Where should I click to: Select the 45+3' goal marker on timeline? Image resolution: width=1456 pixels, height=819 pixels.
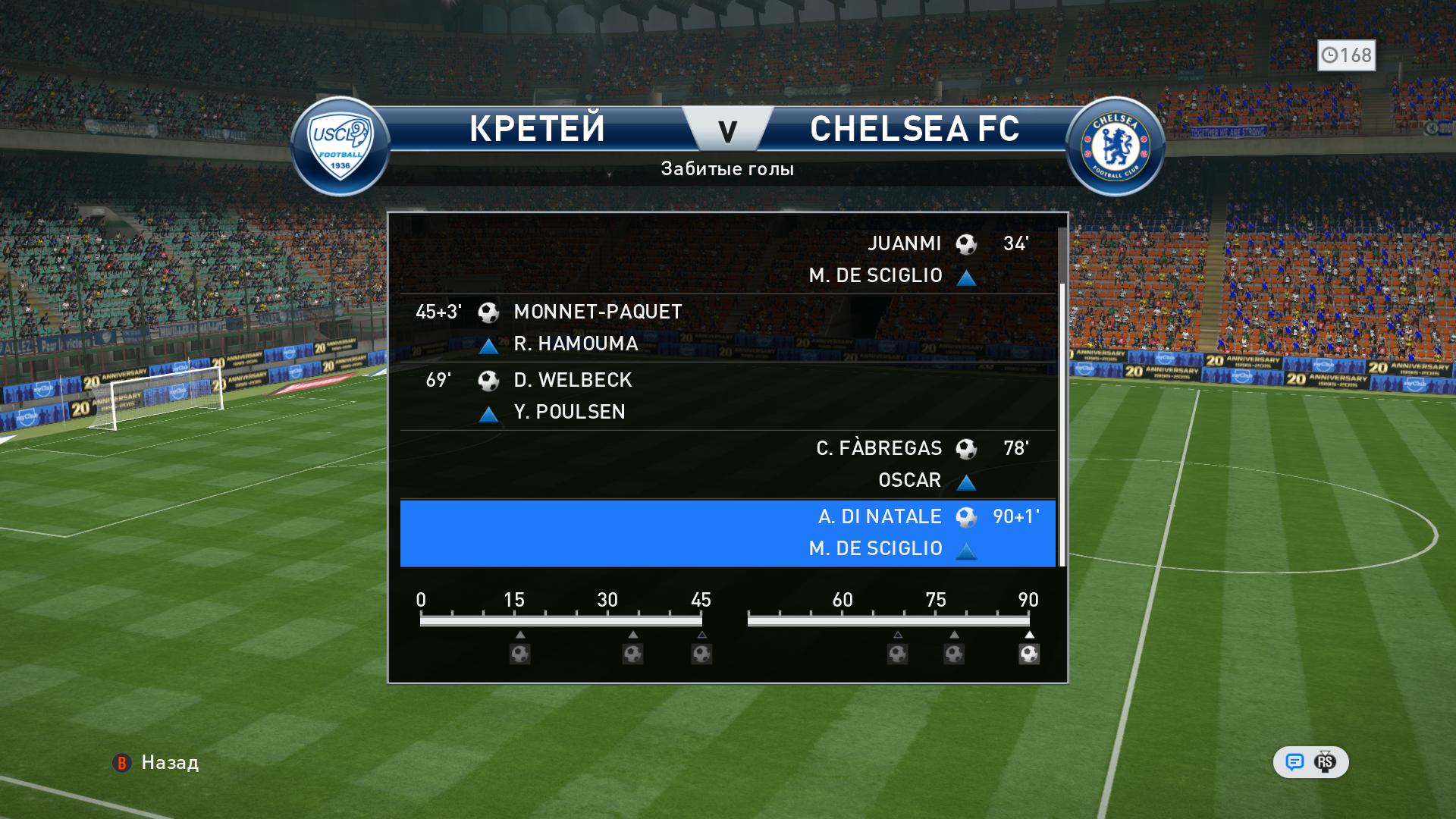coord(701,654)
